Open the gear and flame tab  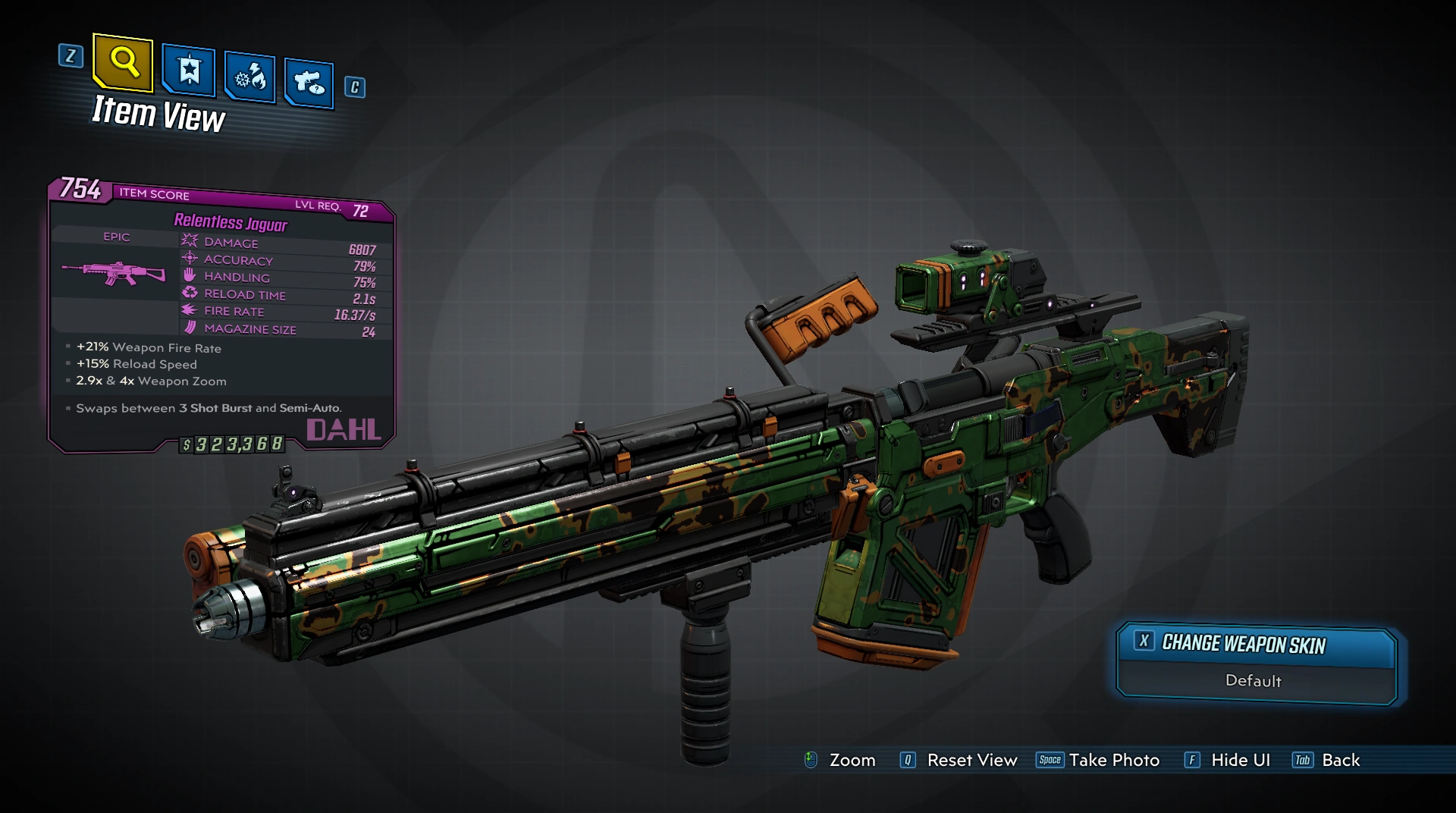tap(249, 77)
